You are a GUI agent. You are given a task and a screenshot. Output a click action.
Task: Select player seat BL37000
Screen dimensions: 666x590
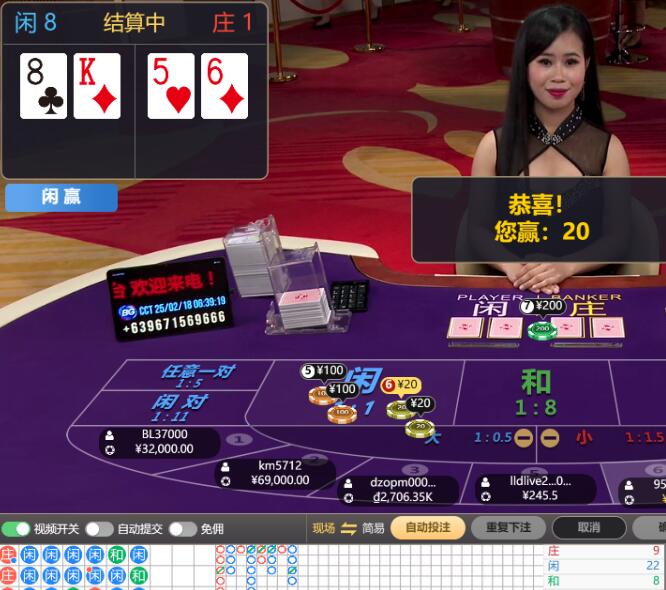160,442
